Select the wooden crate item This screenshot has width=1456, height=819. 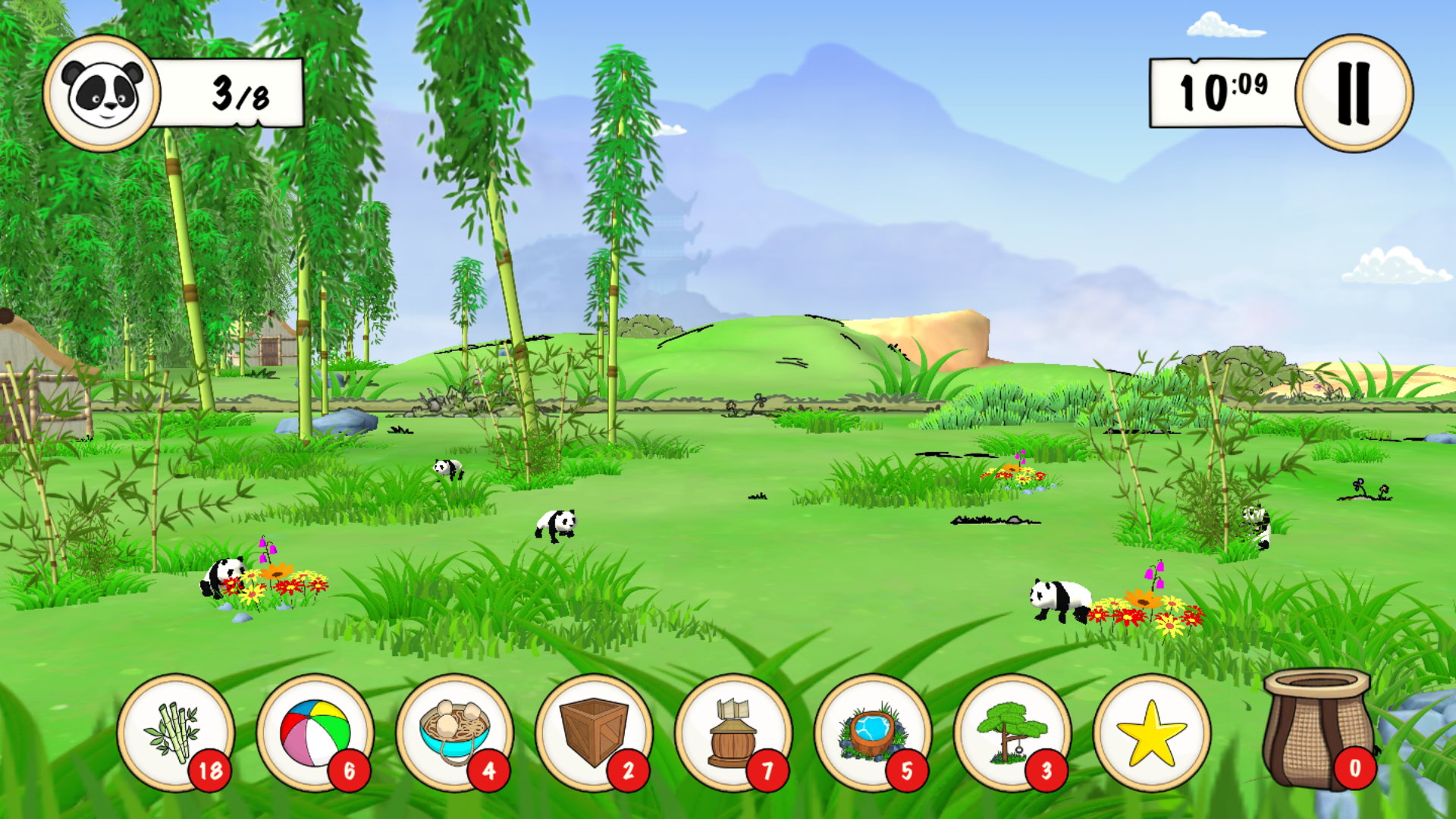[594, 733]
